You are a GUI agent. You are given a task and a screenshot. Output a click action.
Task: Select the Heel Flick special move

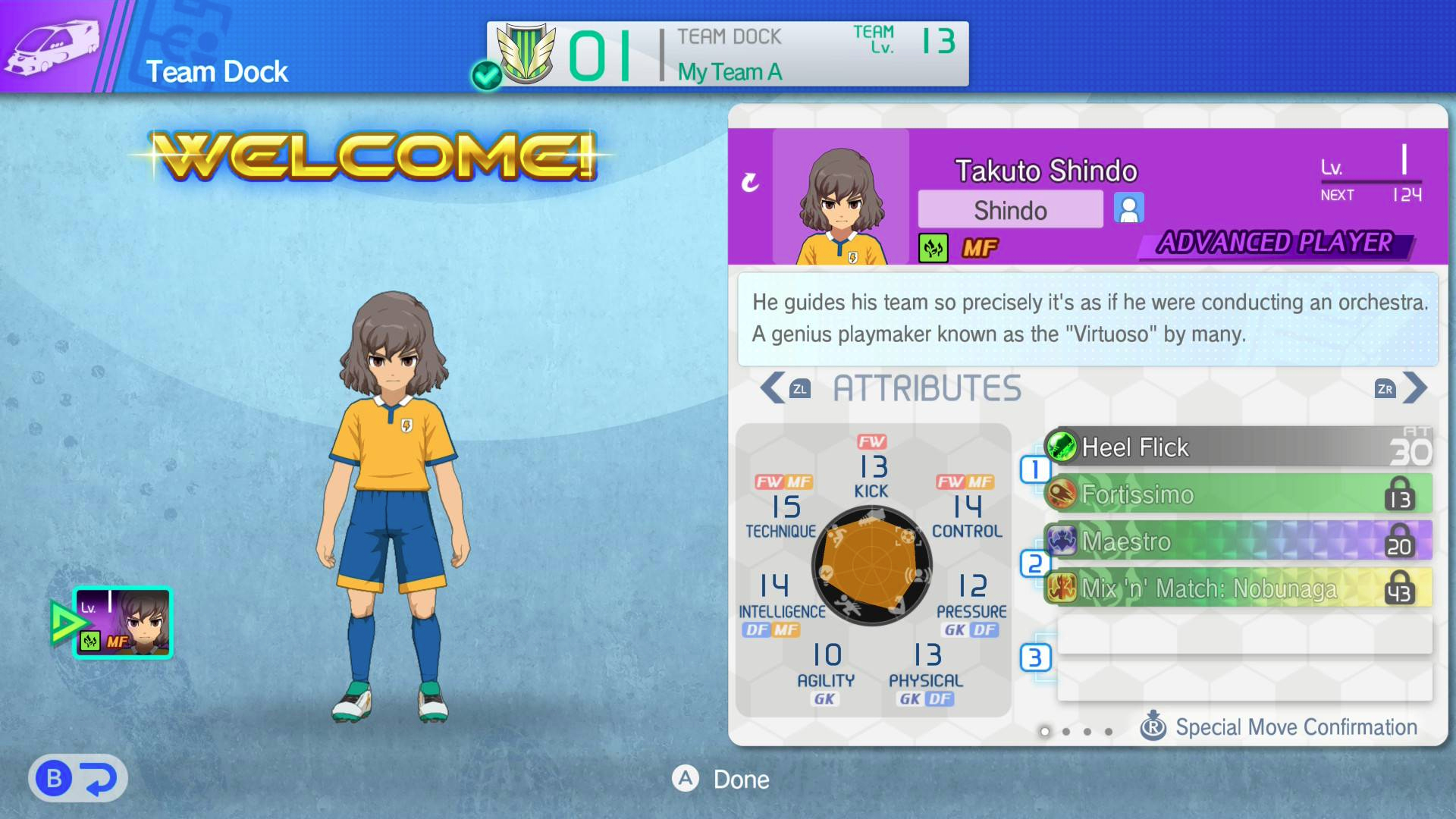click(x=1238, y=447)
